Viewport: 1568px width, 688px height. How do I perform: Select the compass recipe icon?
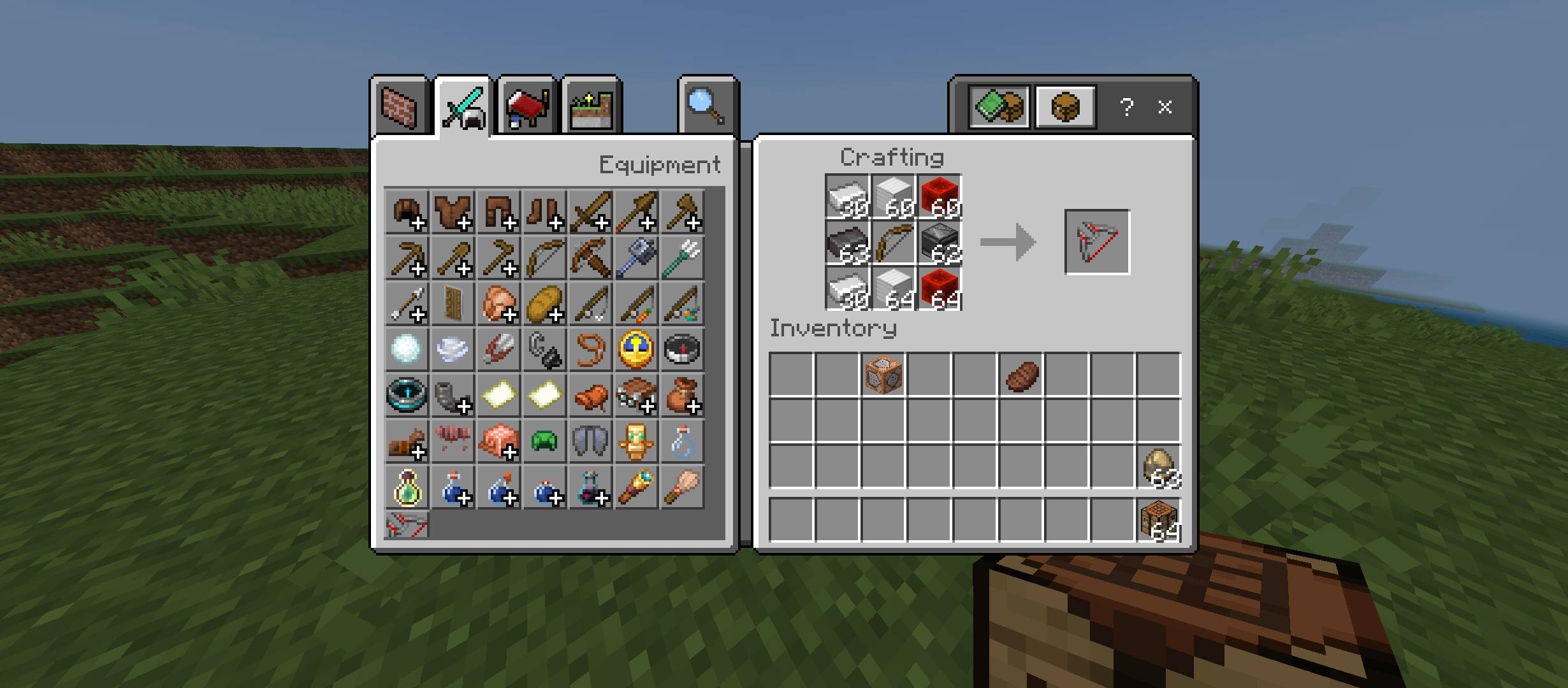[681, 350]
